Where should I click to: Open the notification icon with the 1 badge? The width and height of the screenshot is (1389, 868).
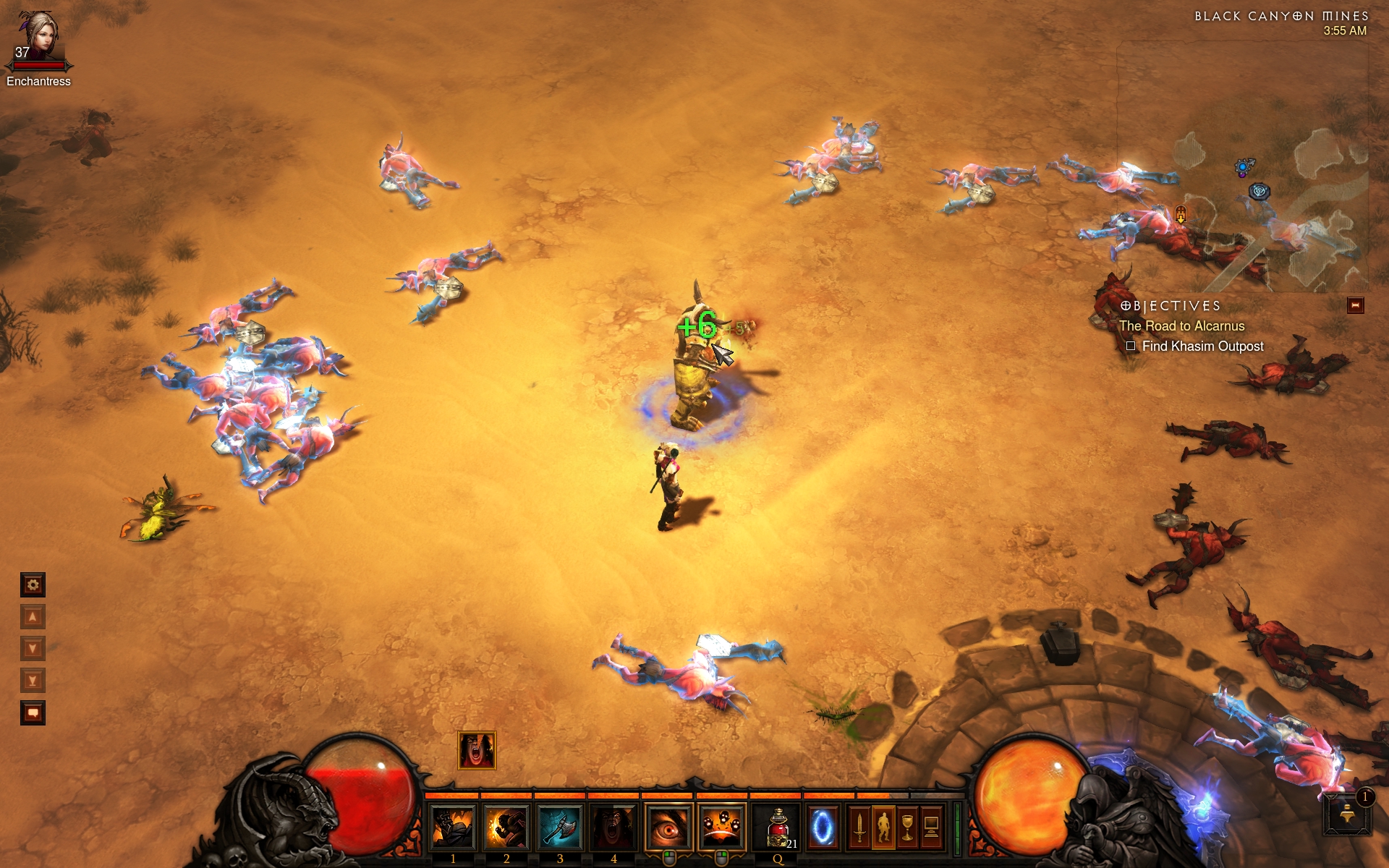(1348, 814)
